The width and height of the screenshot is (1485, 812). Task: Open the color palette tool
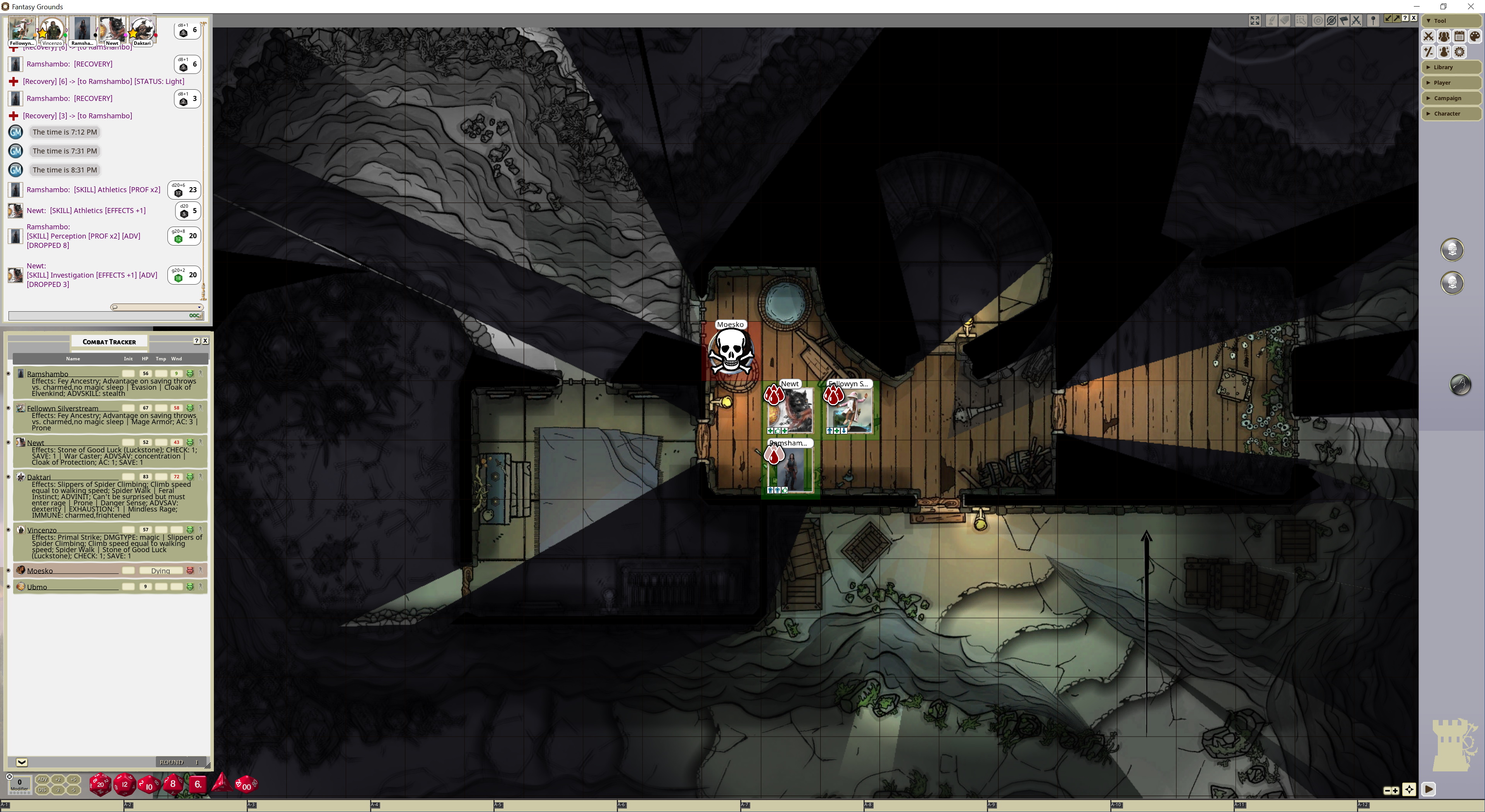[1475, 37]
